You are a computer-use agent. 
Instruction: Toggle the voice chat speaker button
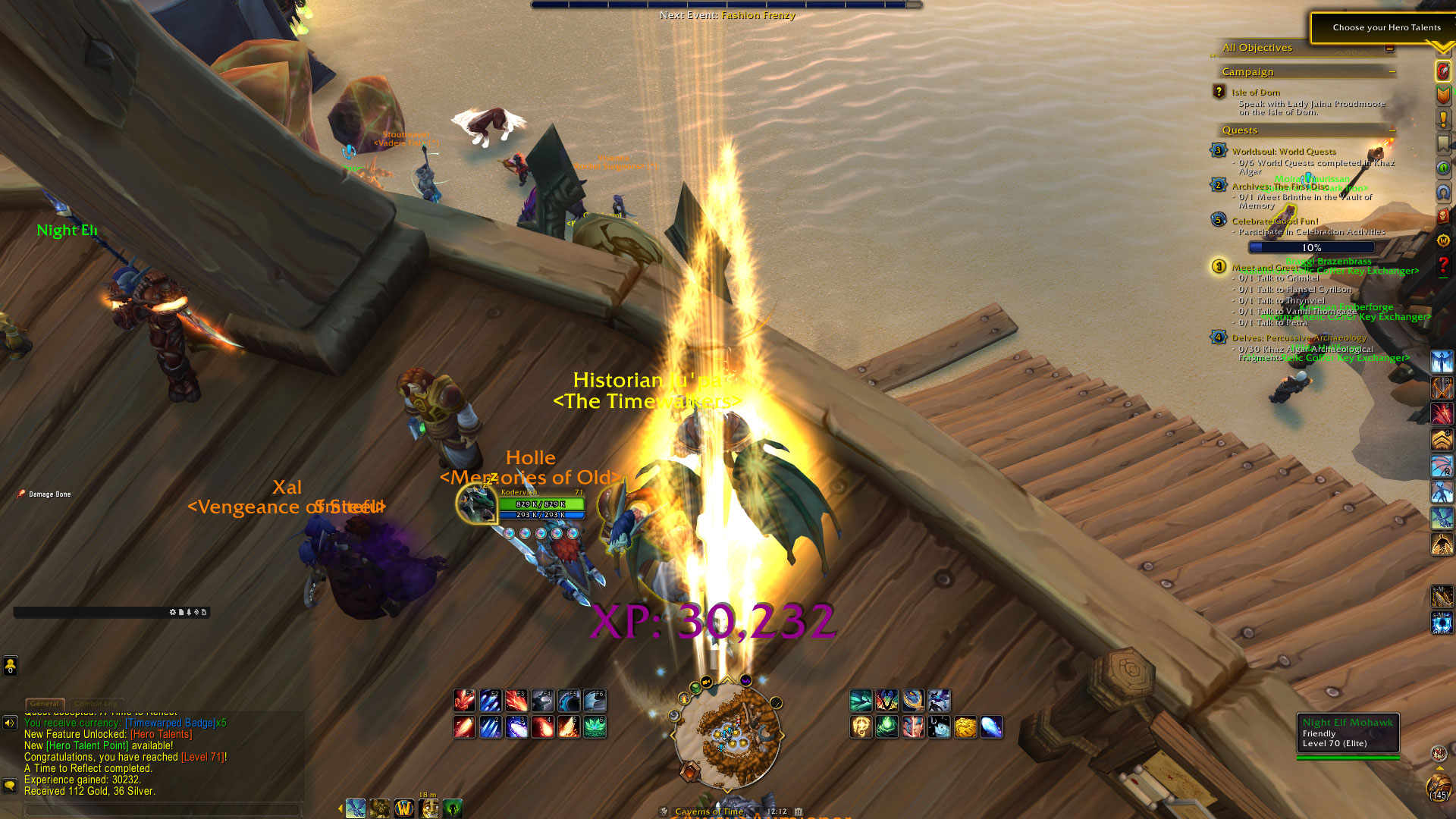click(x=10, y=723)
